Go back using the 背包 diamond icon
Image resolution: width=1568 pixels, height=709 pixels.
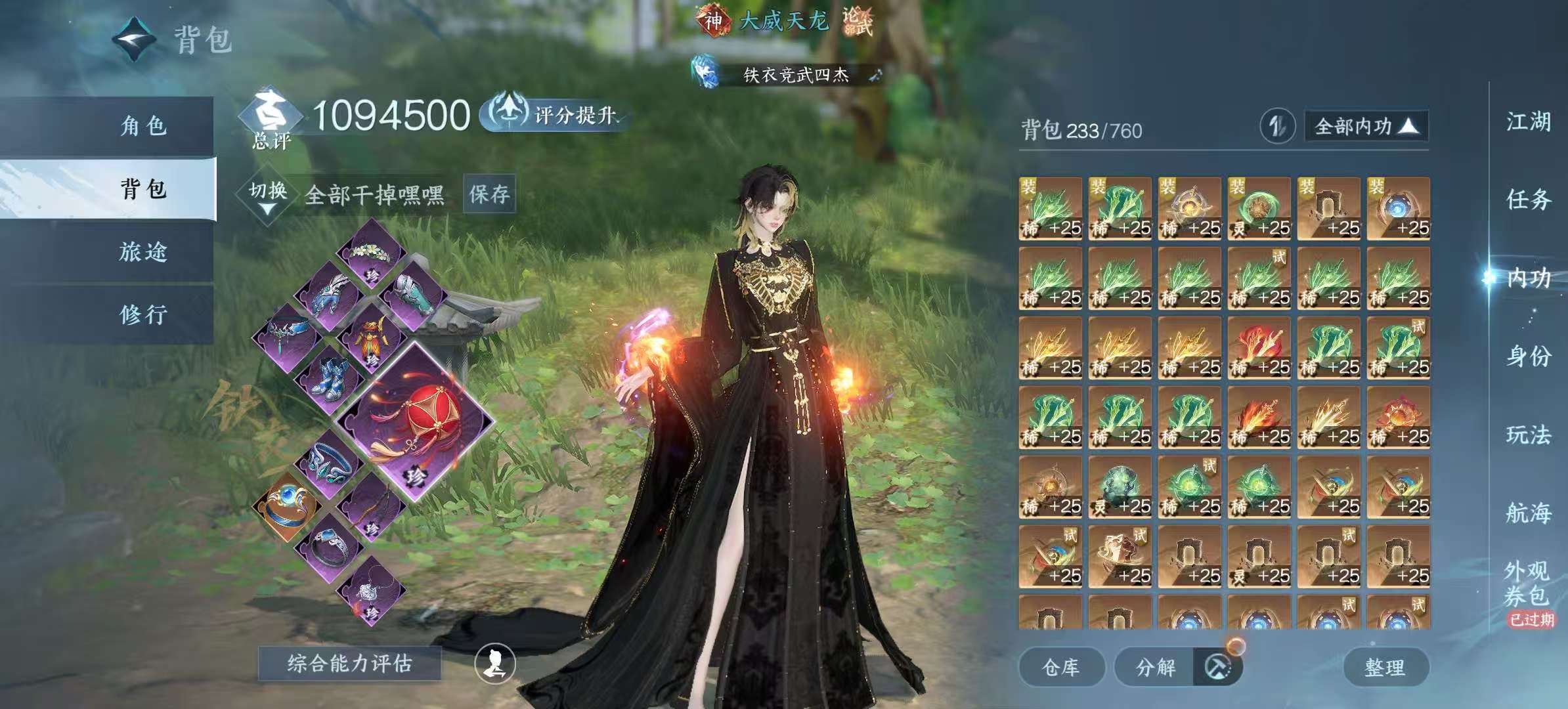click(135, 39)
